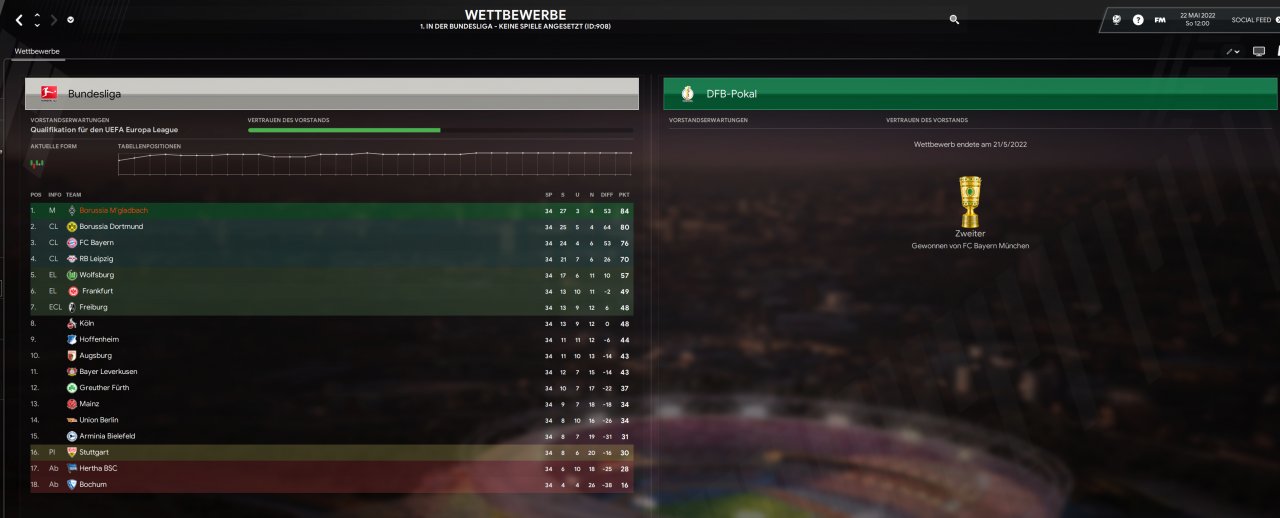Click the monitor display icon
The width and height of the screenshot is (1280, 518).
pos(1258,51)
